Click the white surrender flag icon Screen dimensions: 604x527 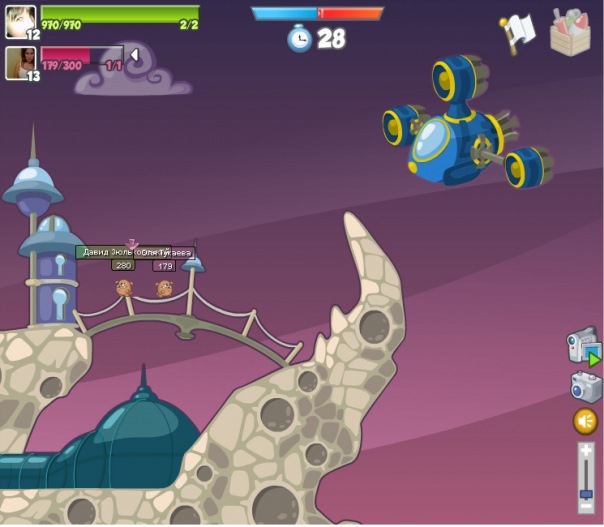coord(519,31)
